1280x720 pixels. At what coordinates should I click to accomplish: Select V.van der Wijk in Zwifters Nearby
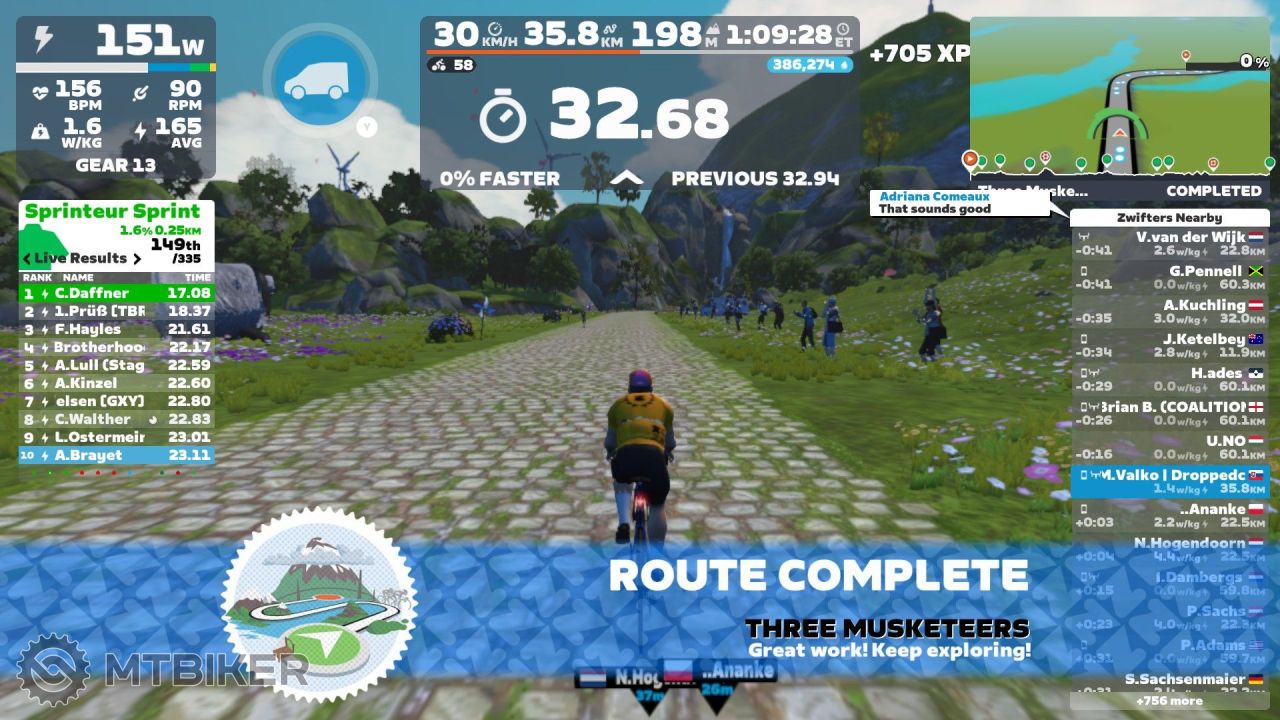[1169, 243]
